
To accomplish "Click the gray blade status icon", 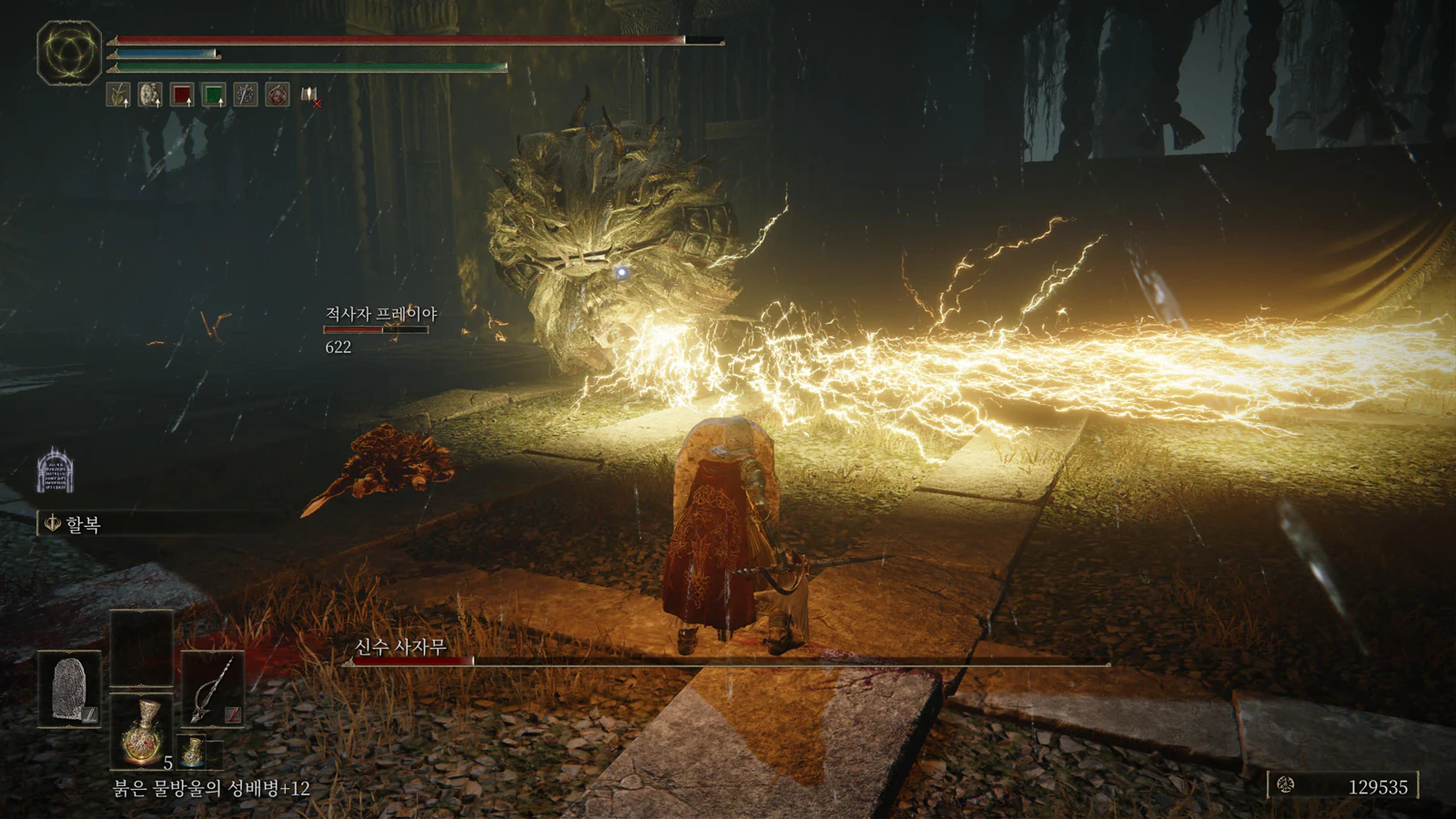I will (246, 95).
